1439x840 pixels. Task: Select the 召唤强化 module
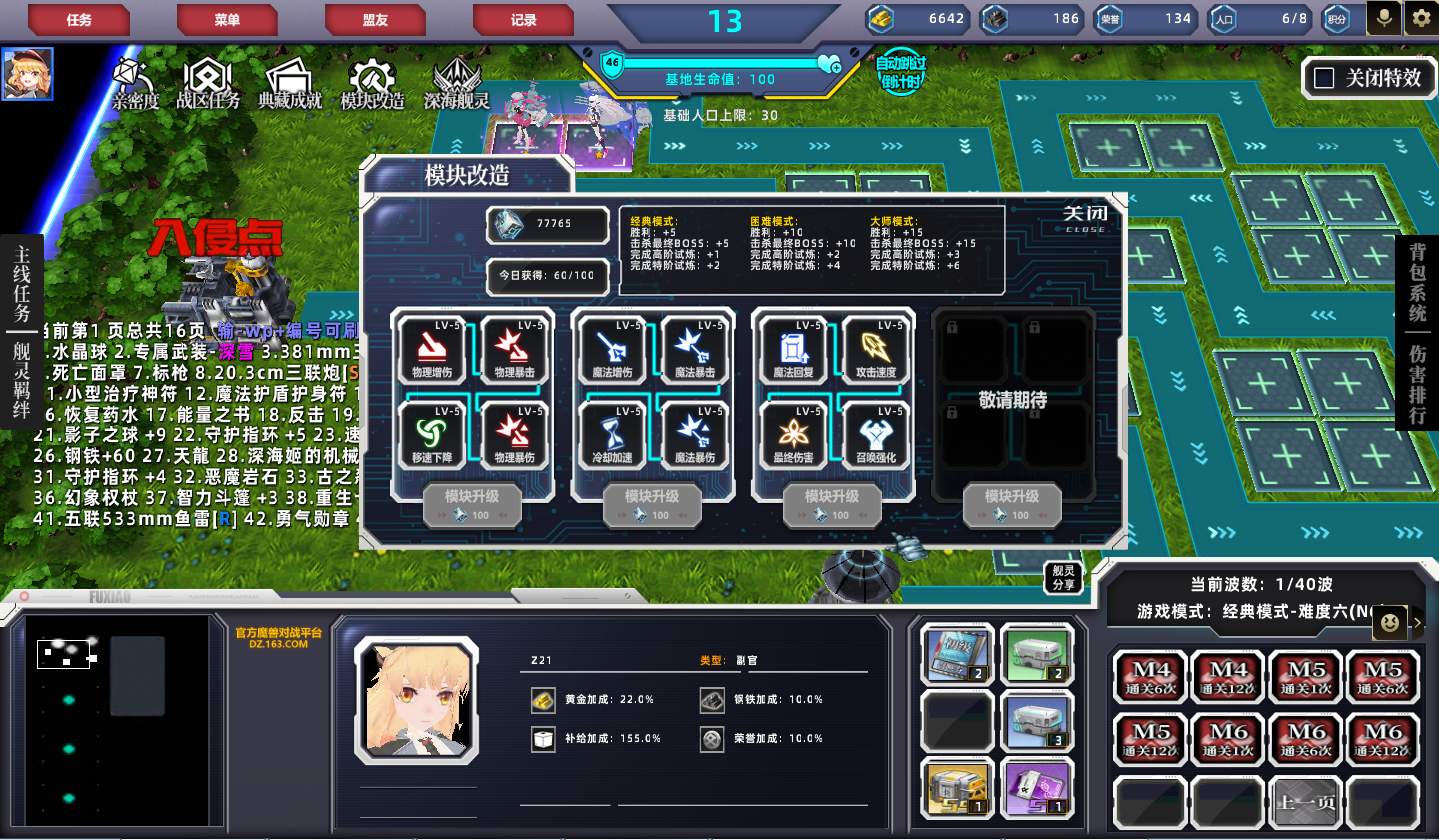(x=873, y=435)
